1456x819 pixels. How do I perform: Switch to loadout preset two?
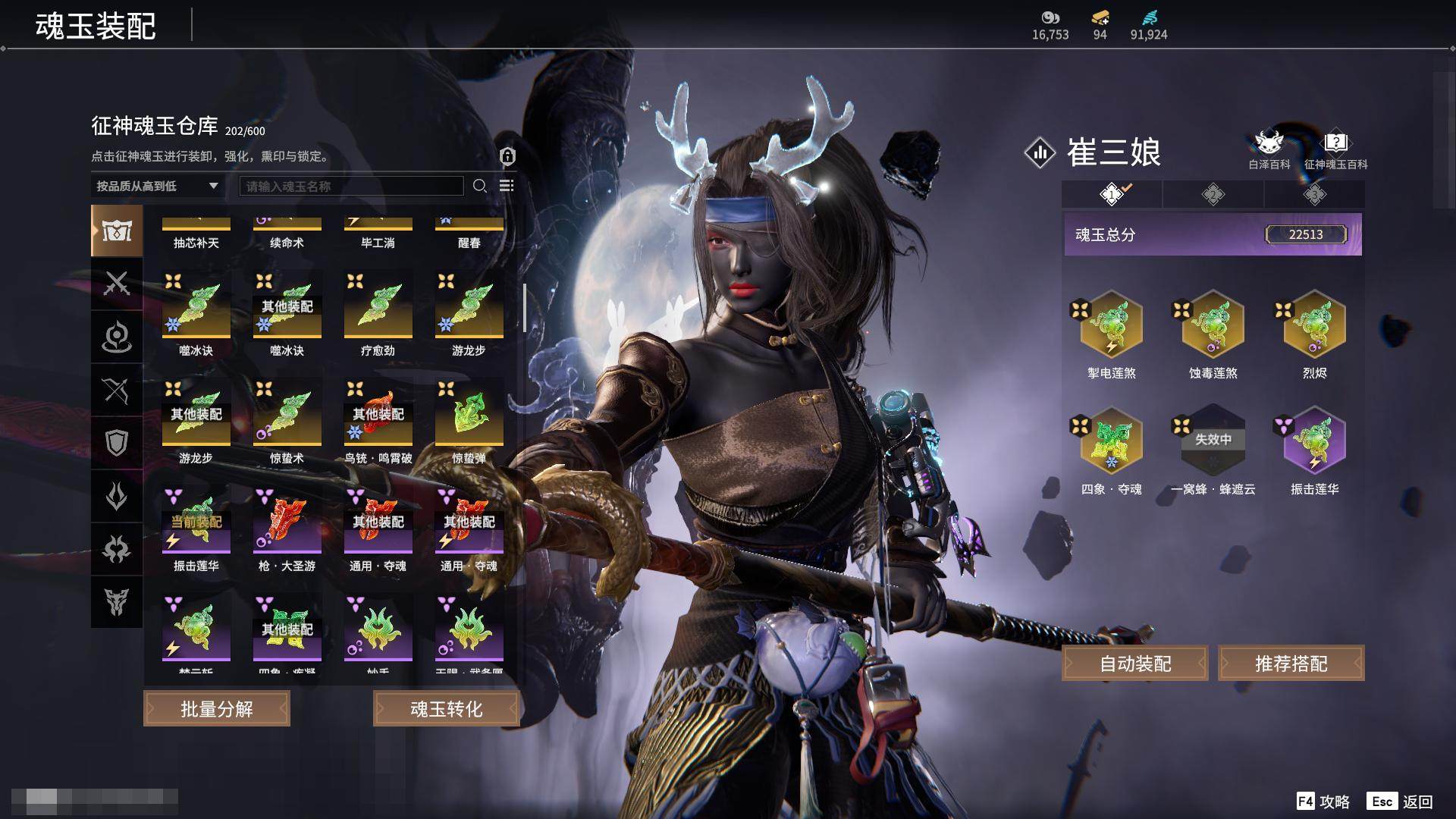point(1213,194)
